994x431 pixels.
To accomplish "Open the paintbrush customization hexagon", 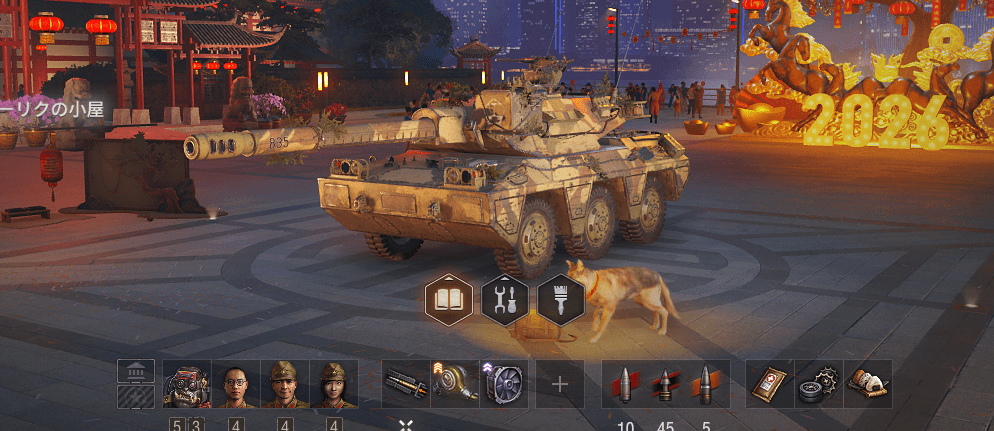I will click(561, 297).
